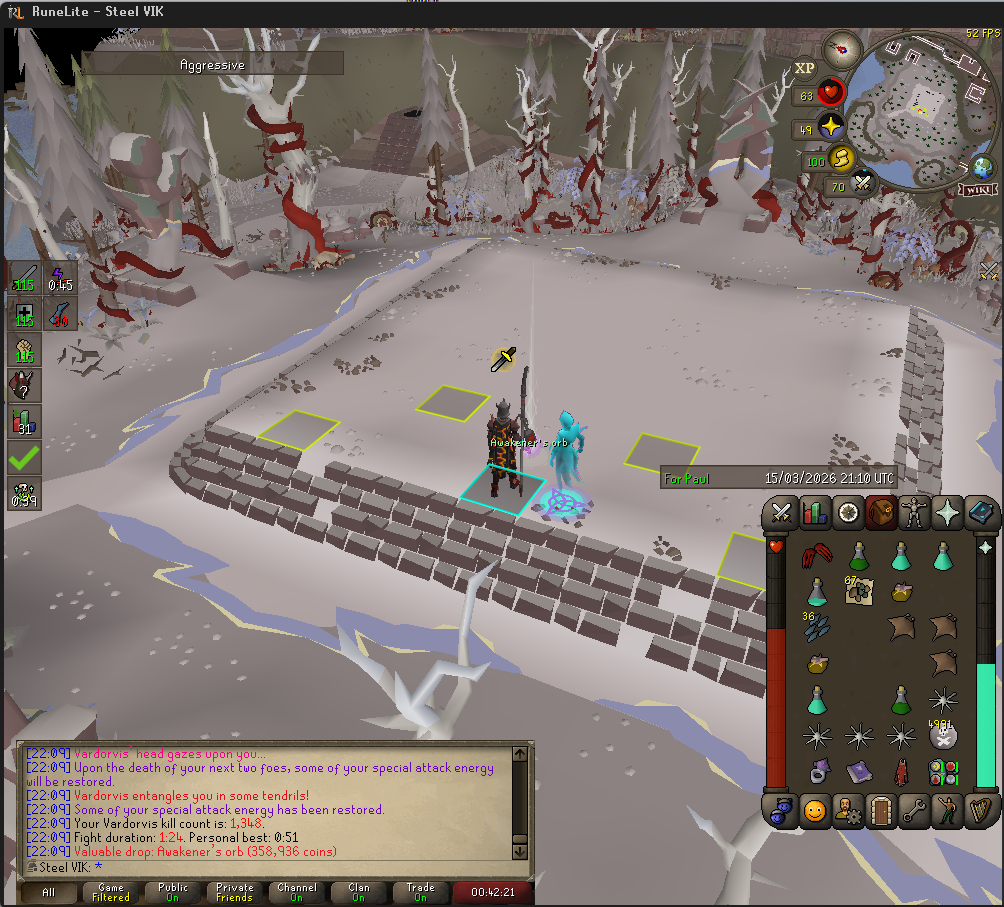Switch to the Spellbook tab
The image size is (1004, 907).
981,513
